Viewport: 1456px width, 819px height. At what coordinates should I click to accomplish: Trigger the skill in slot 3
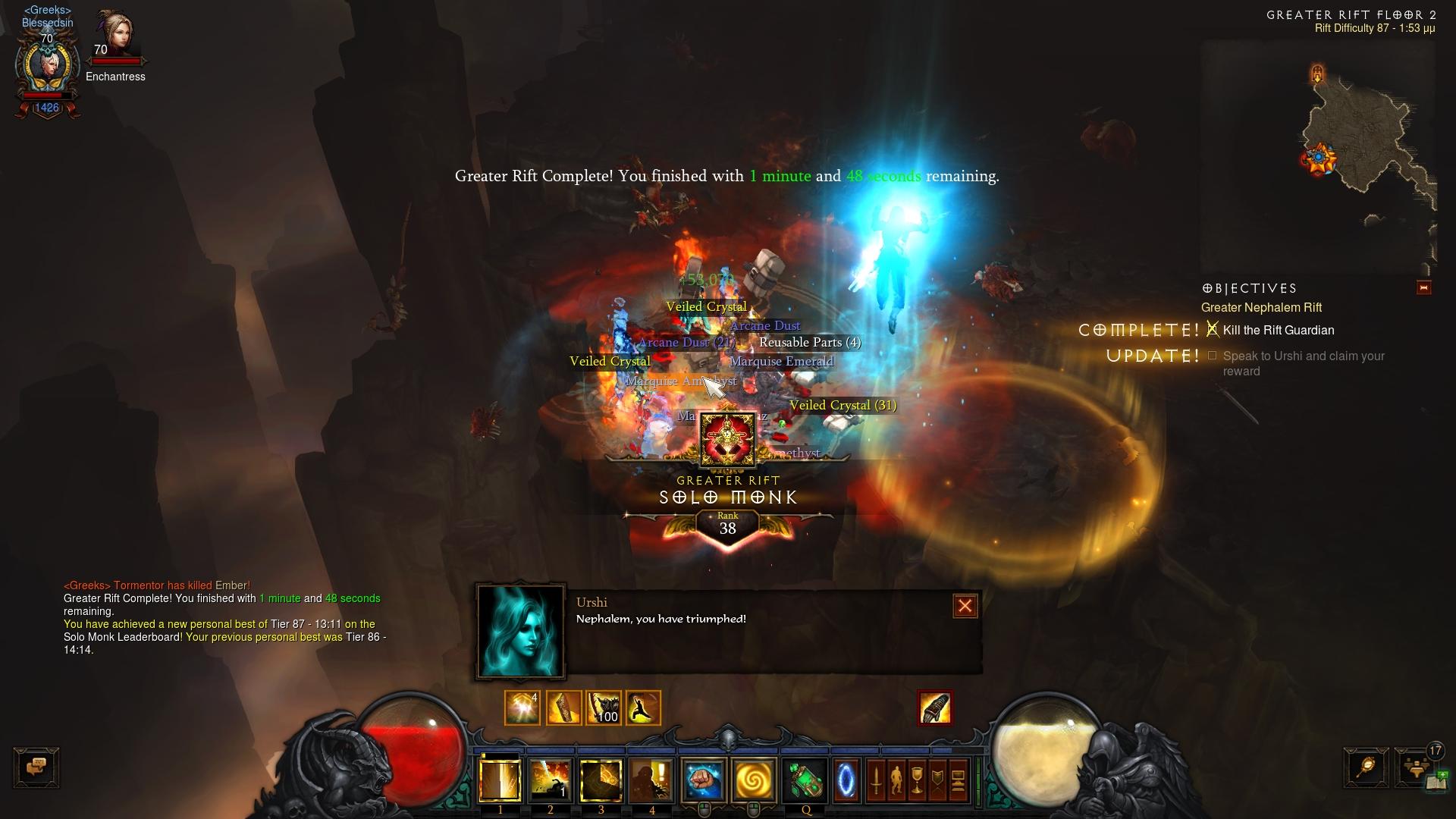point(601,780)
